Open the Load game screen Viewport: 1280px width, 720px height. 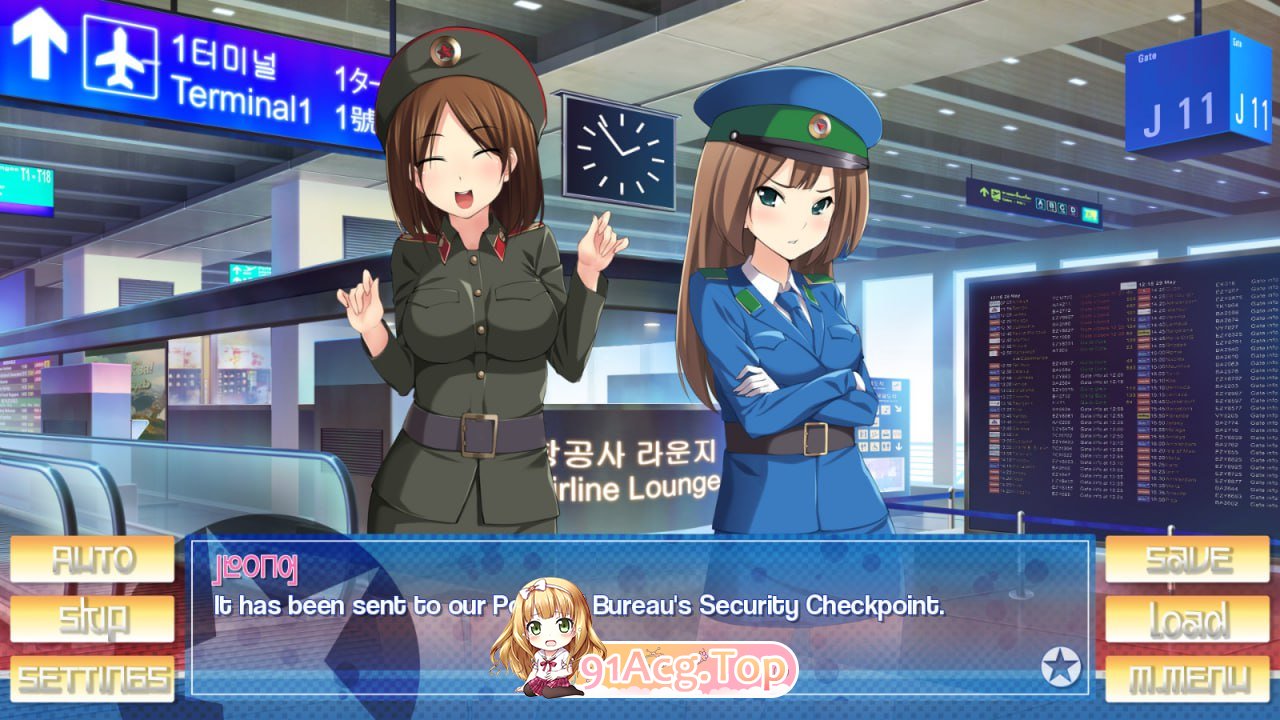[x=1187, y=619]
